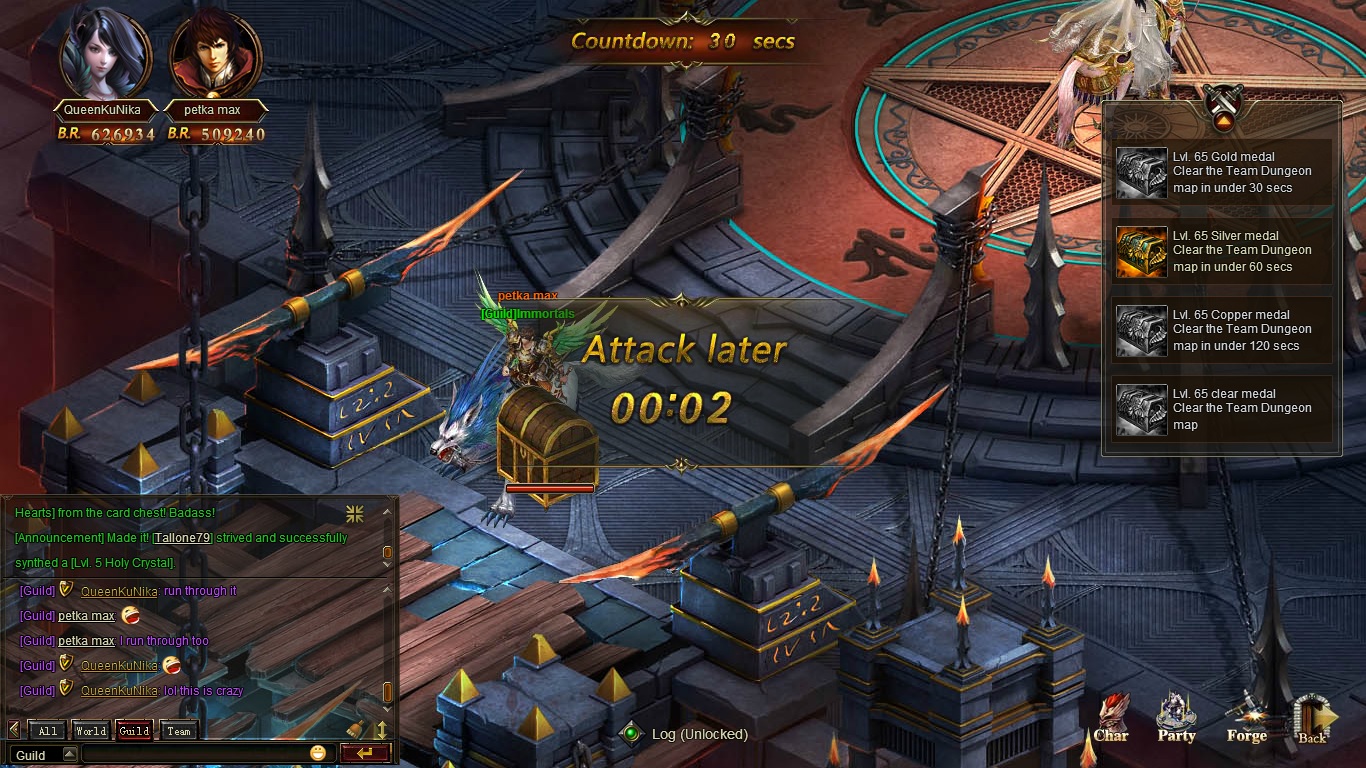This screenshot has width=1366, height=768.
Task: Leave the dungeon with the Back button
Action: (1313, 718)
